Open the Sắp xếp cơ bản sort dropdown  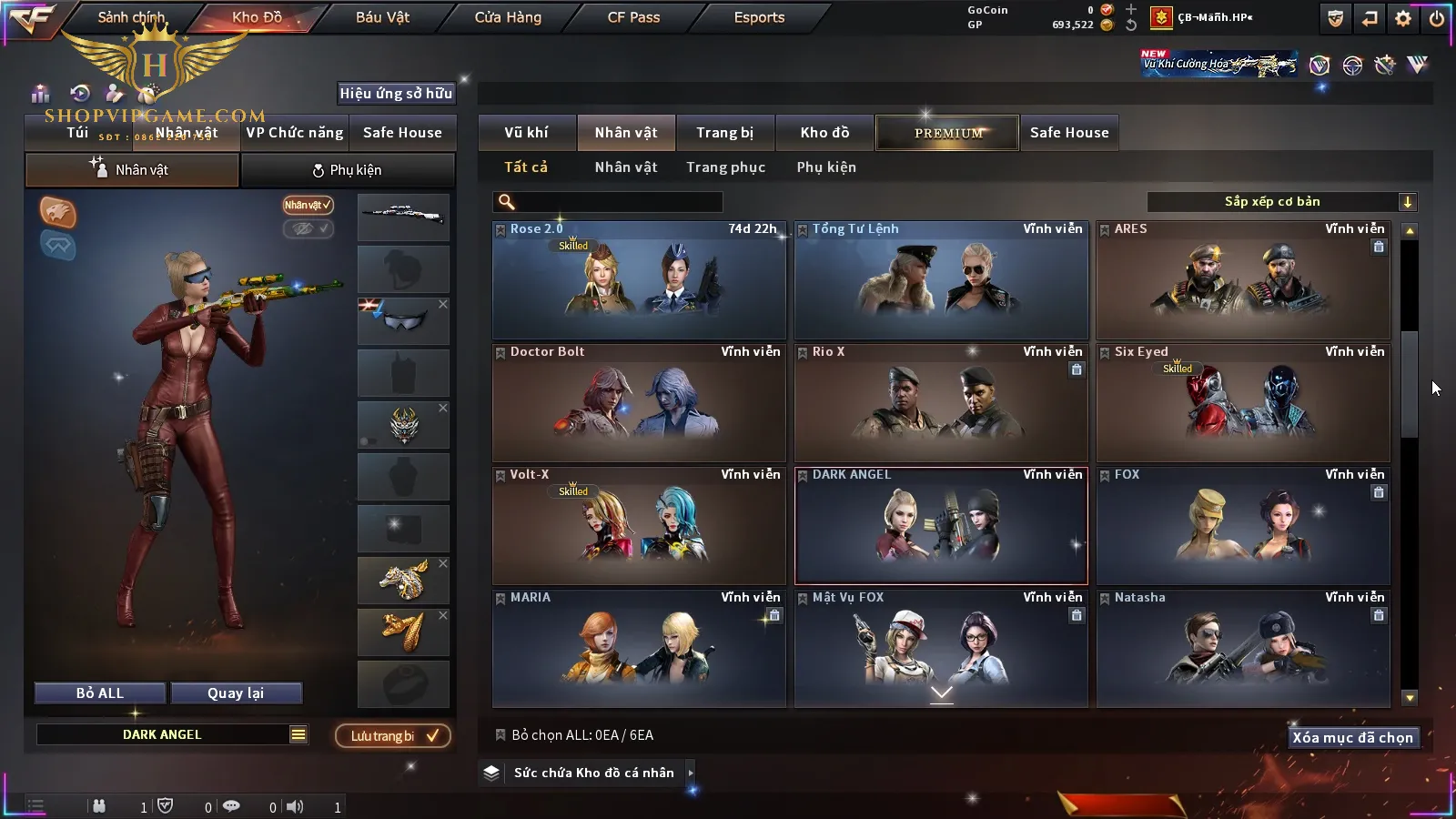(x=1281, y=202)
